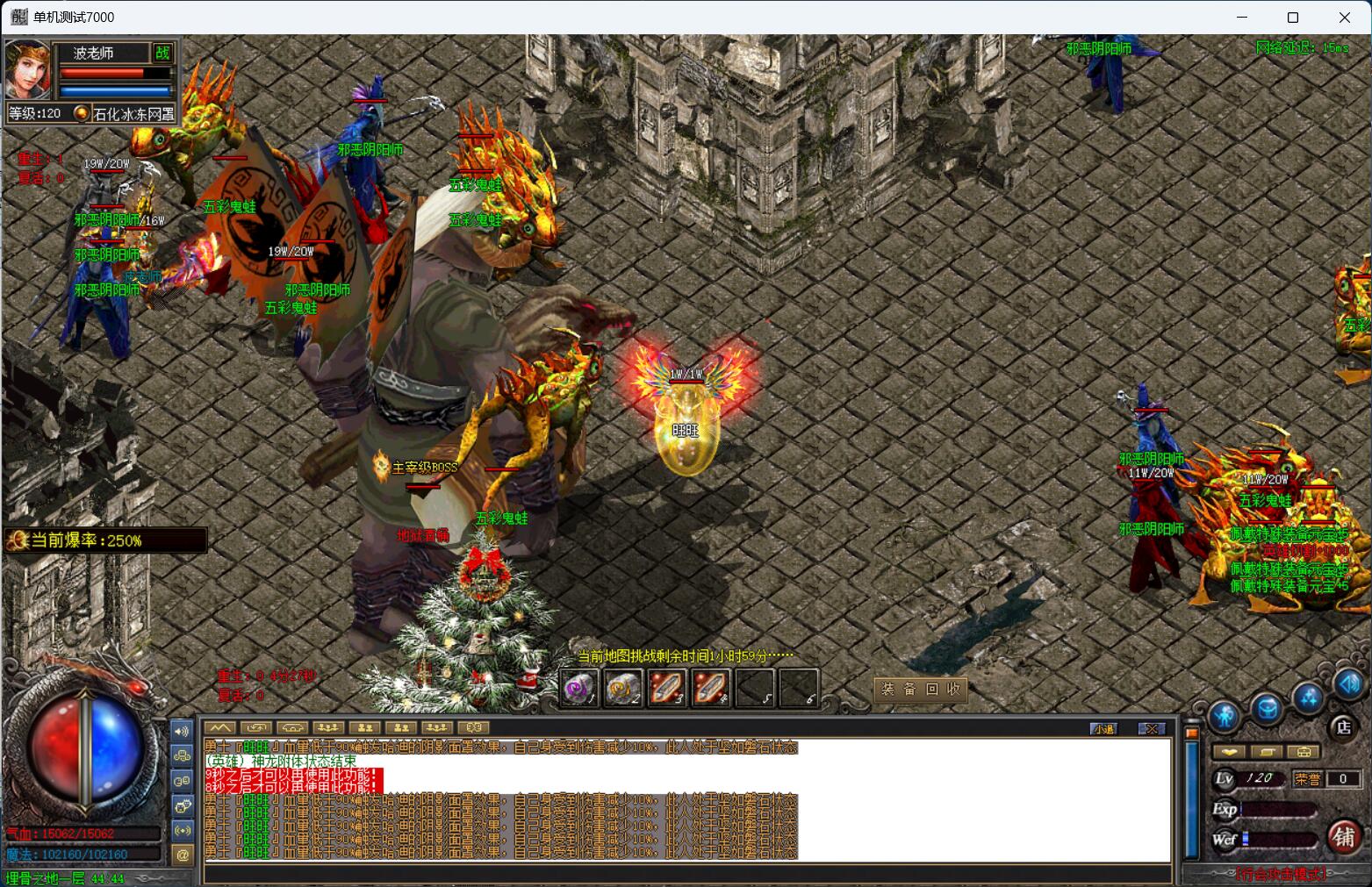
Task: Close the 单机测试7000 window
Action: (1344, 18)
